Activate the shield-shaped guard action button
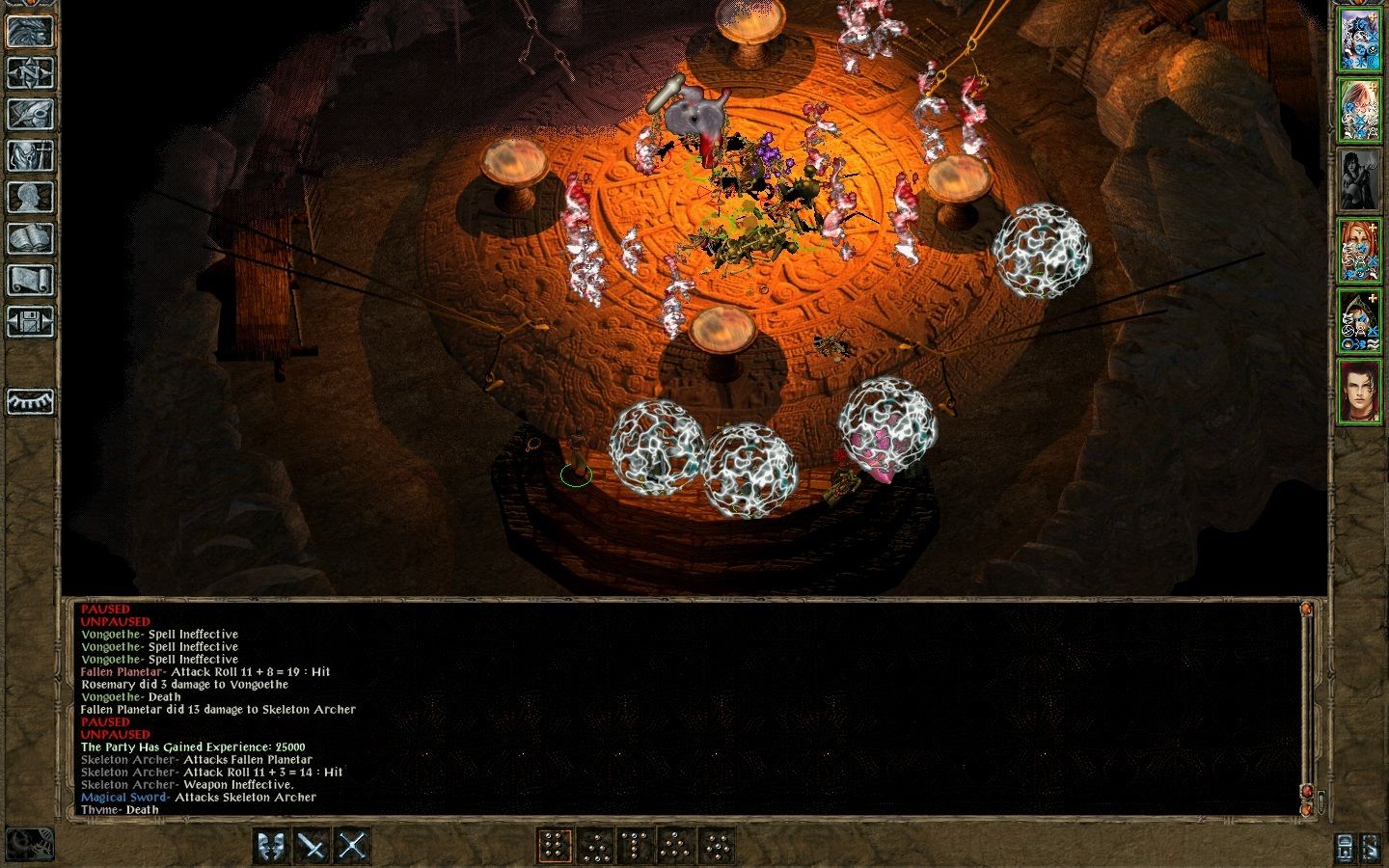1389x868 pixels. click(x=272, y=846)
